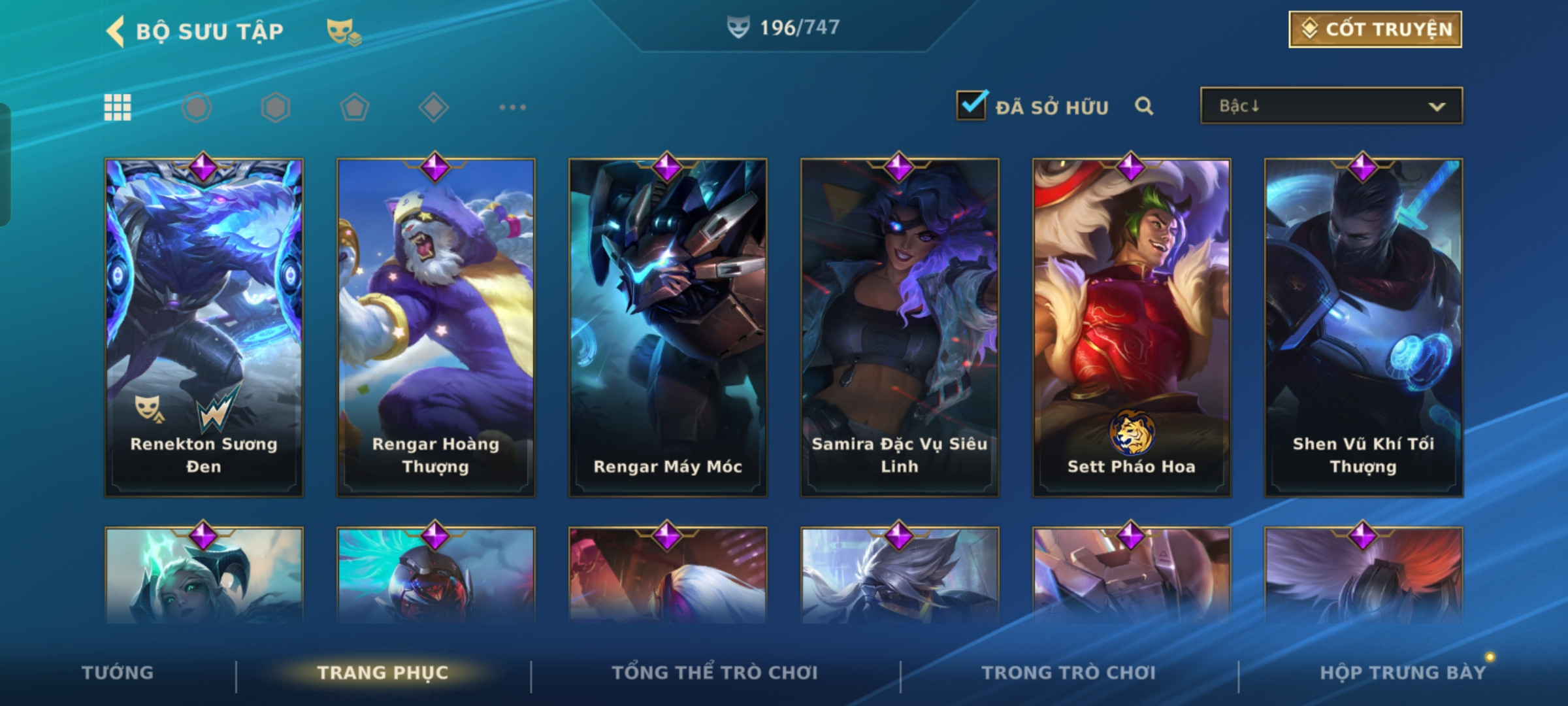The height and width of the screenshot is (706, 1568).
Task: Open the skin search magnifier
Action: click(x=1143, y=106)
